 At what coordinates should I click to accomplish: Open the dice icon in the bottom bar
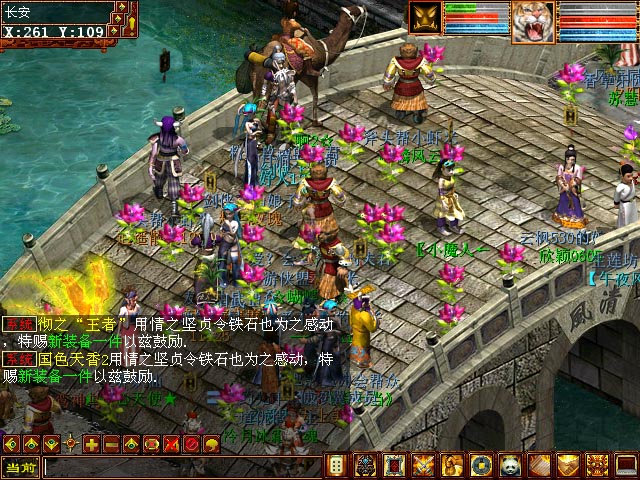tap(337, 465)
